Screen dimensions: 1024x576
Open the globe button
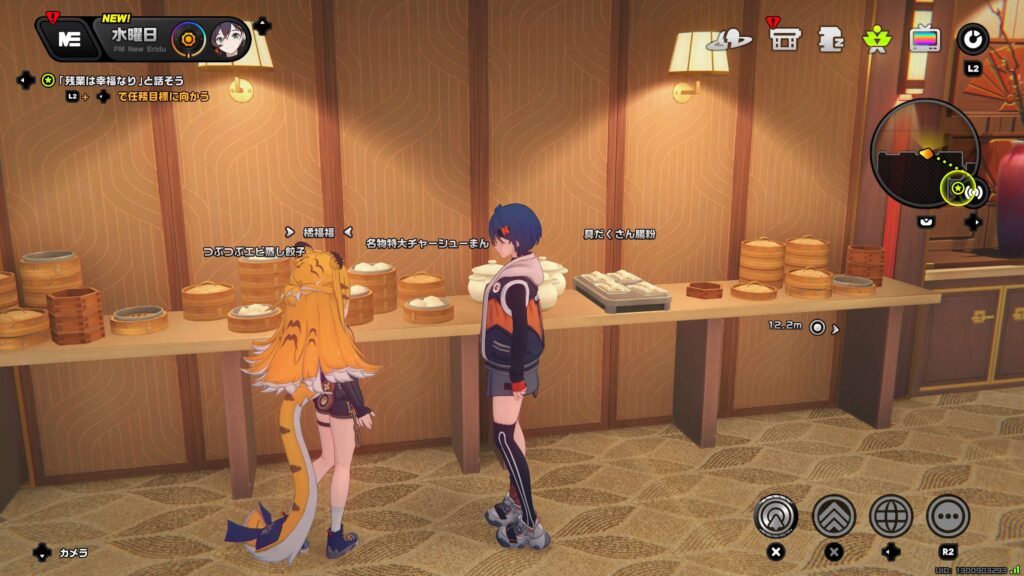(891, 516)
